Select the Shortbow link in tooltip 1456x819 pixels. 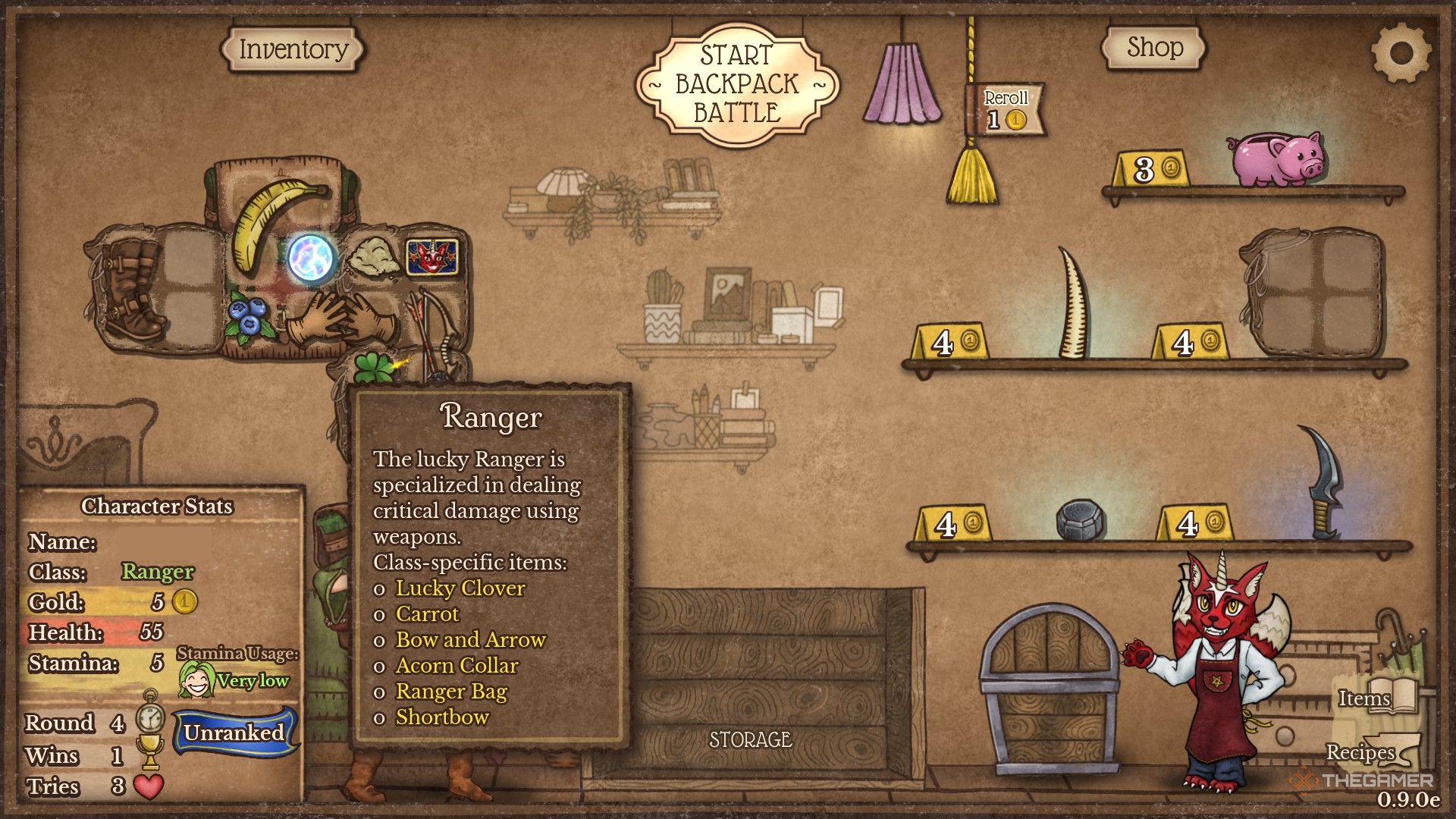(x=442, y=717)
